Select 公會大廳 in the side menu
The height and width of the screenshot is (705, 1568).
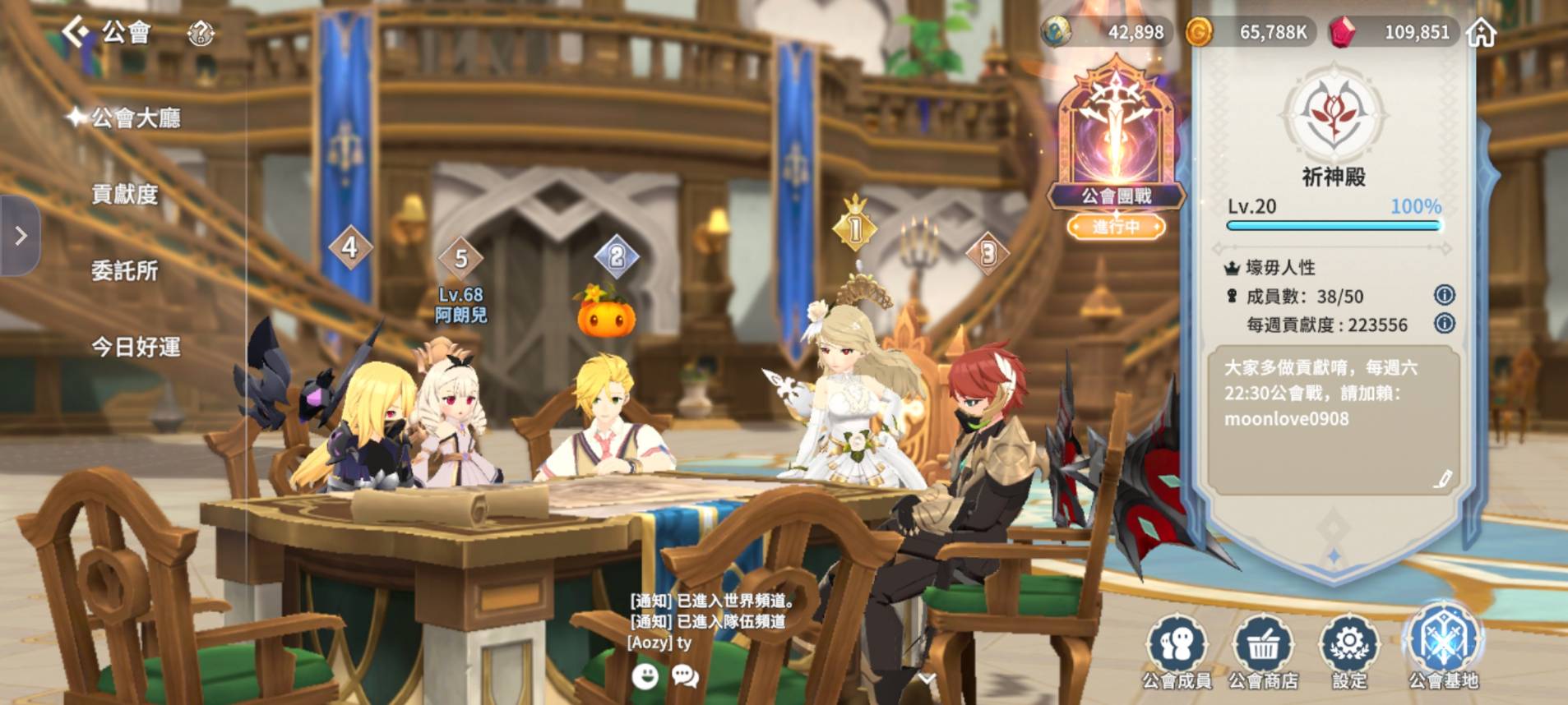point(136,118)
